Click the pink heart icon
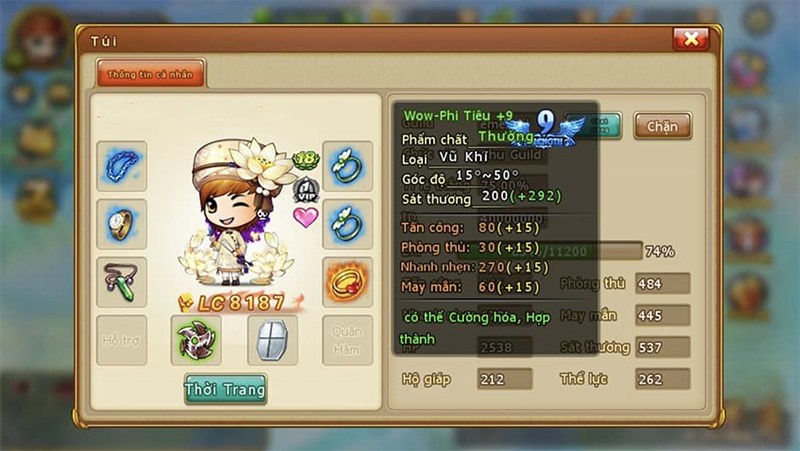 (305, 217)
